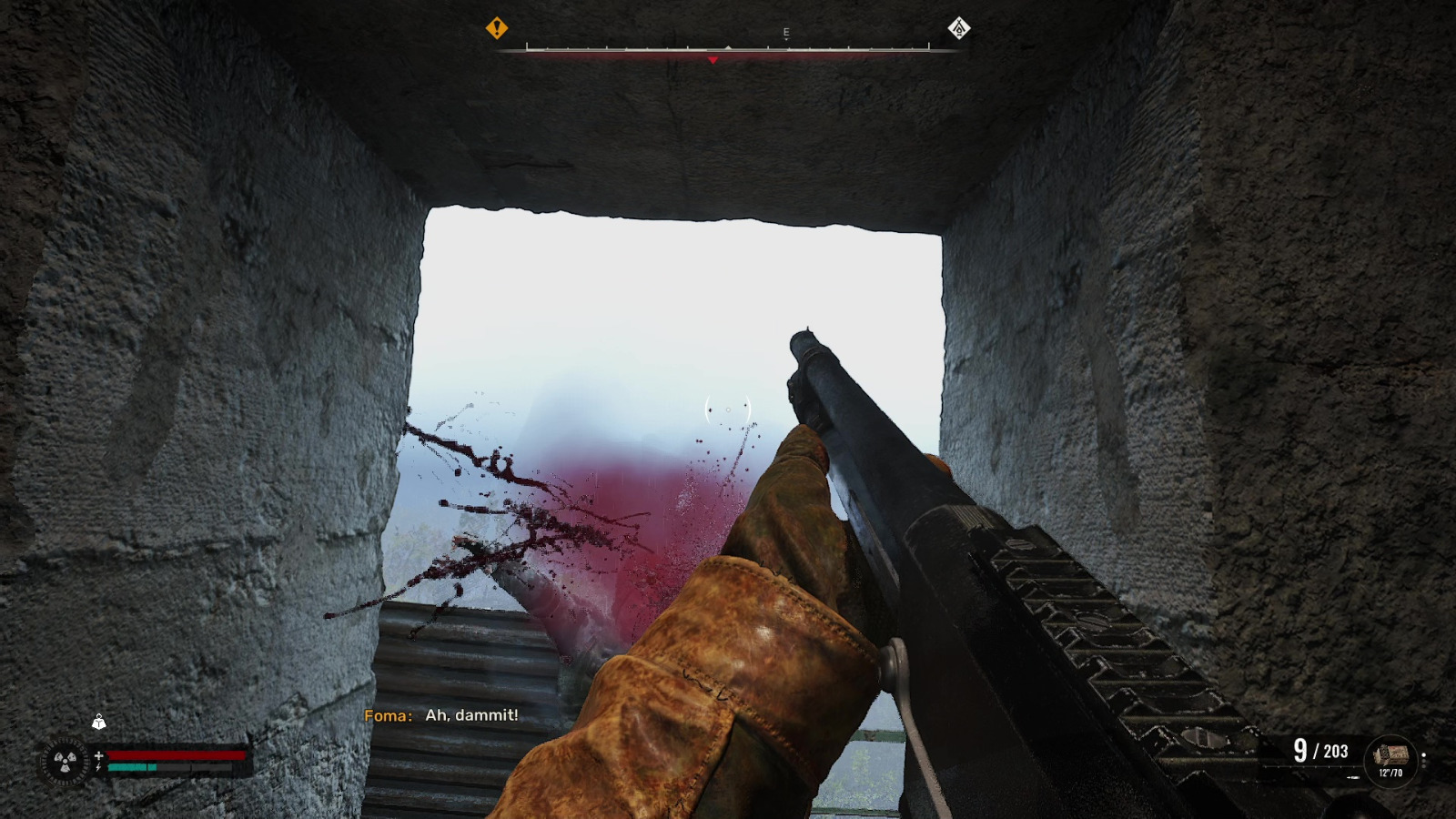Click the radiation Geiger dial icon
The height and width of the screenshot is (819, 1456).
(64, 761)
